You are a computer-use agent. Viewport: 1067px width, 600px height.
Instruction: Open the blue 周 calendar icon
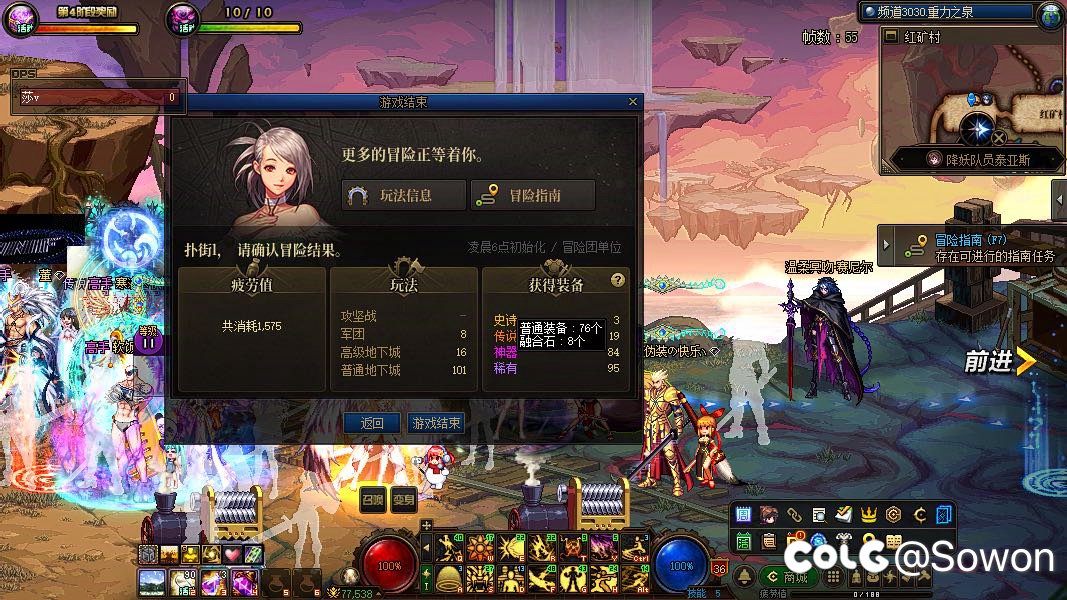pos(743,515)
